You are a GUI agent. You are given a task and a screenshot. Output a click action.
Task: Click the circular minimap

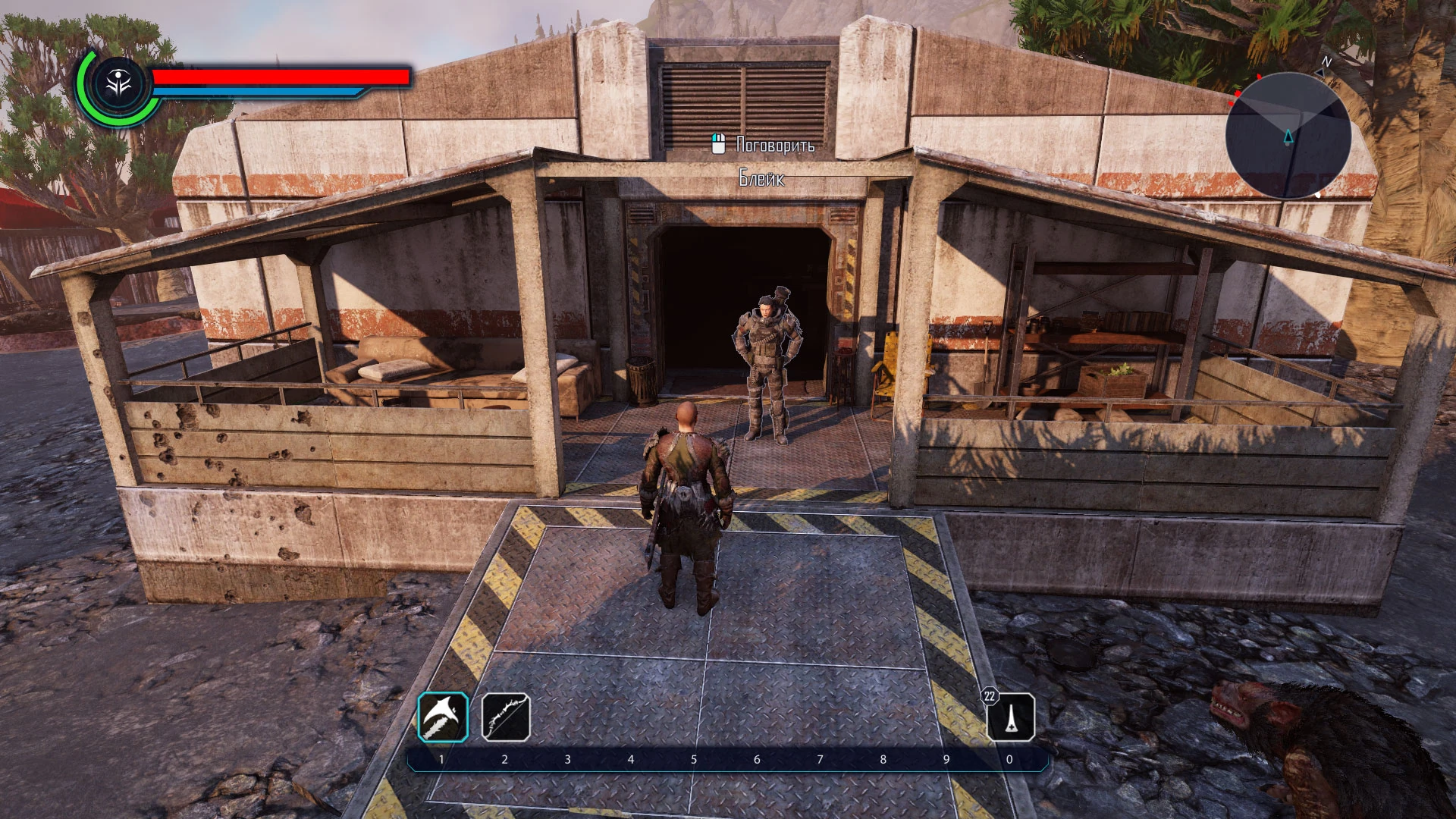[x=1288, y=136]
